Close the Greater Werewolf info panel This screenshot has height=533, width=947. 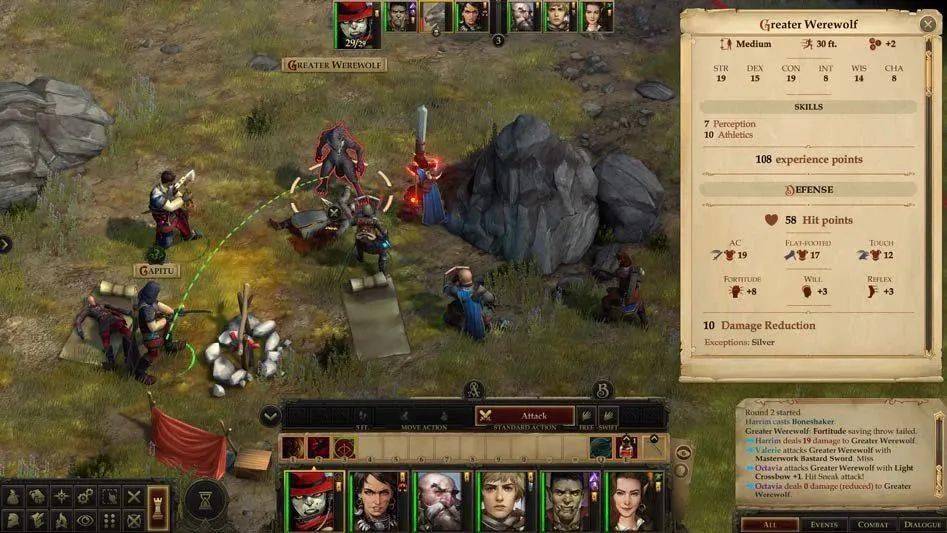(x=926, y=24)
